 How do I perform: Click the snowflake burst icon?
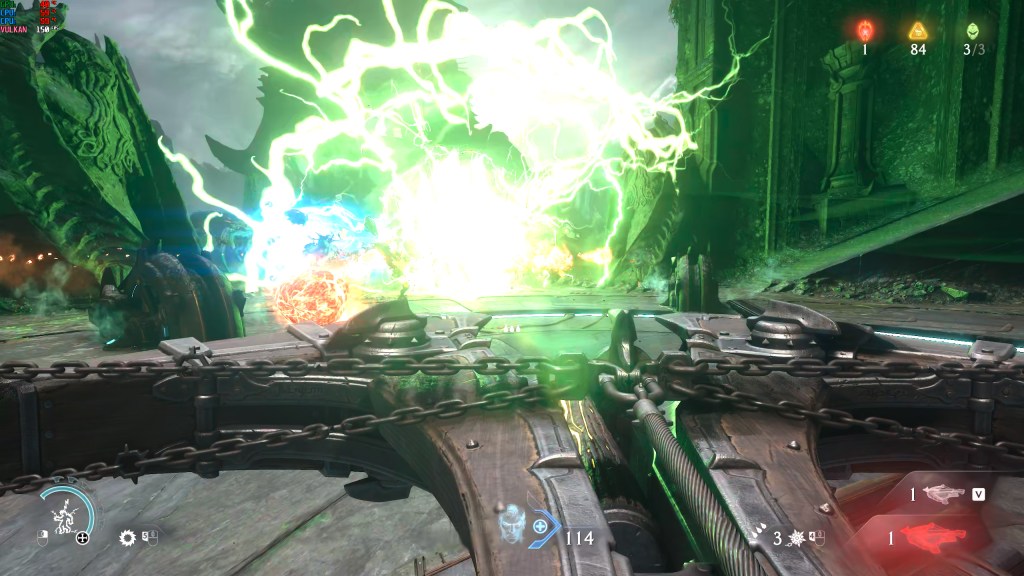799,538
